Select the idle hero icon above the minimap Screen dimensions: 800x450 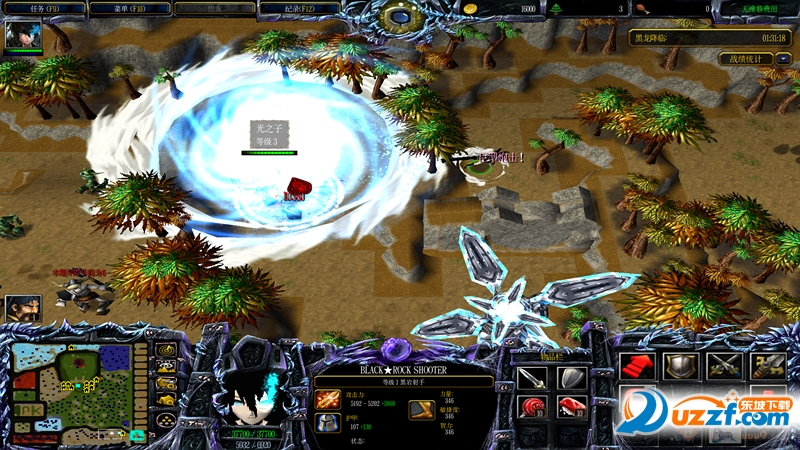(x=22, y=308)
